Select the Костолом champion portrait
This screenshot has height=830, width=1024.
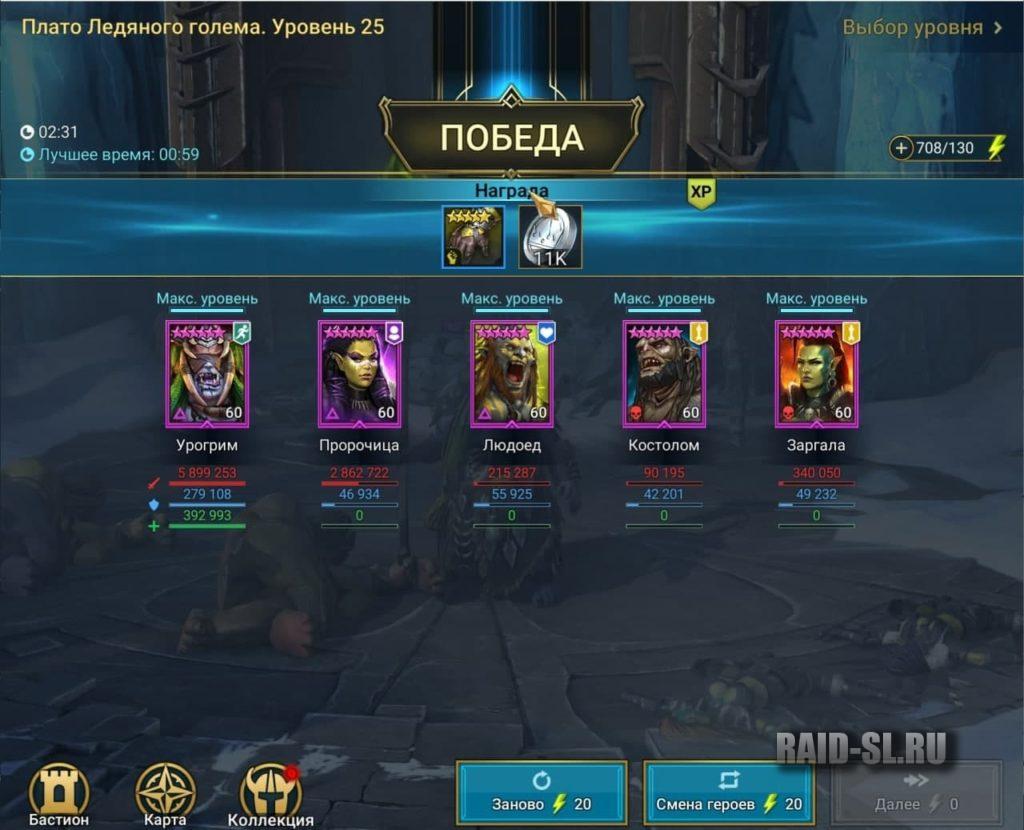[x=664, y=374]
